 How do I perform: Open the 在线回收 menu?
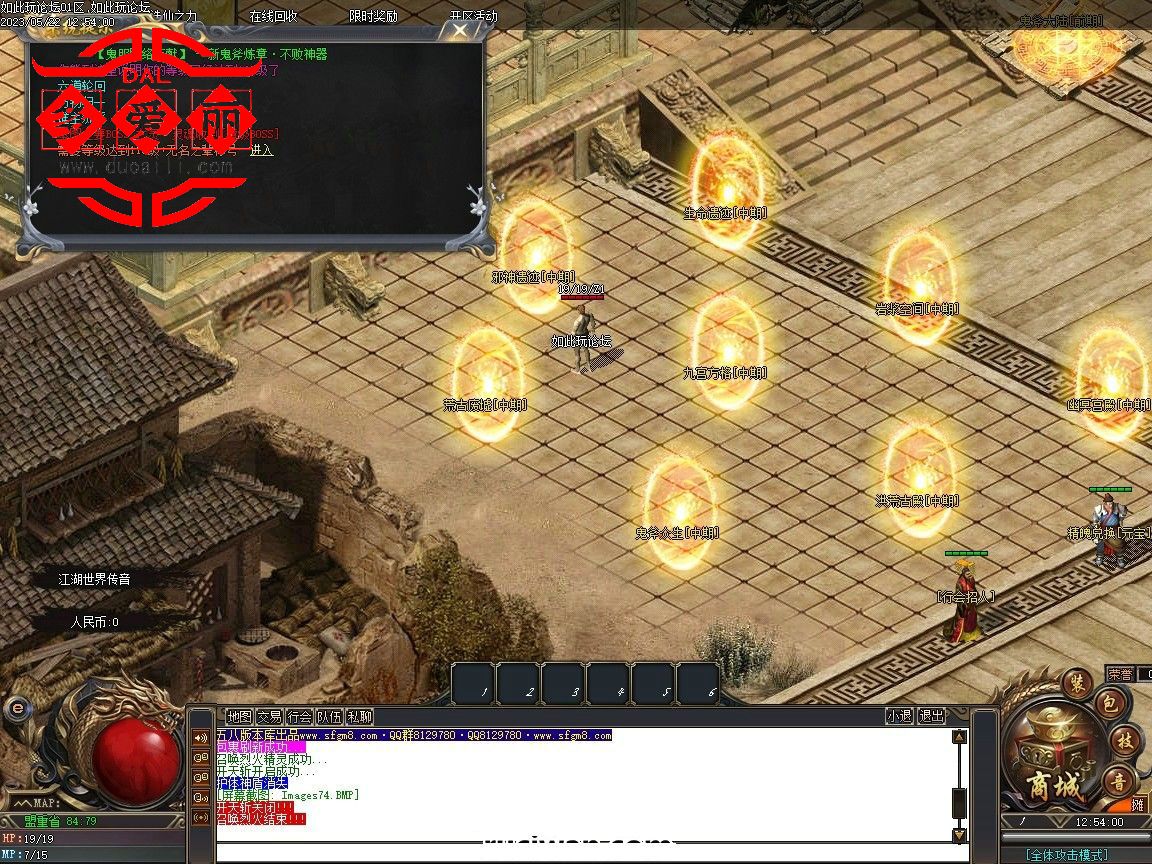273,16
